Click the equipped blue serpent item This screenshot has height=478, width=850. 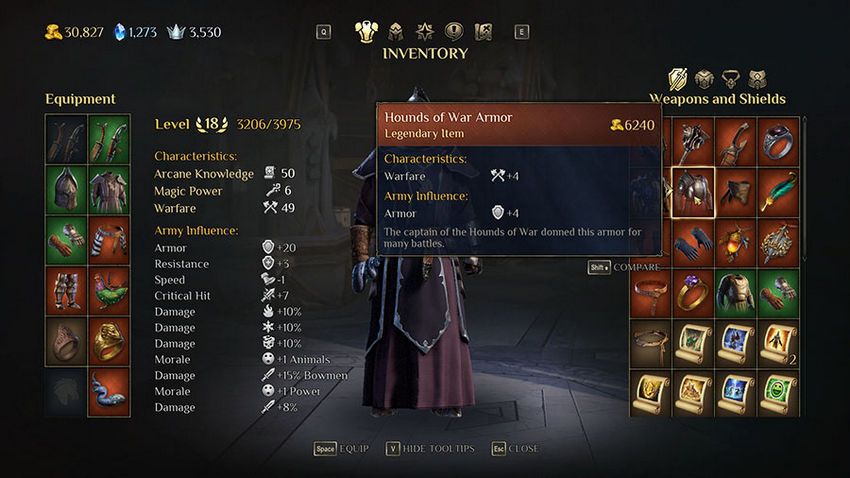pyautogui.click(x=109, y=392)
